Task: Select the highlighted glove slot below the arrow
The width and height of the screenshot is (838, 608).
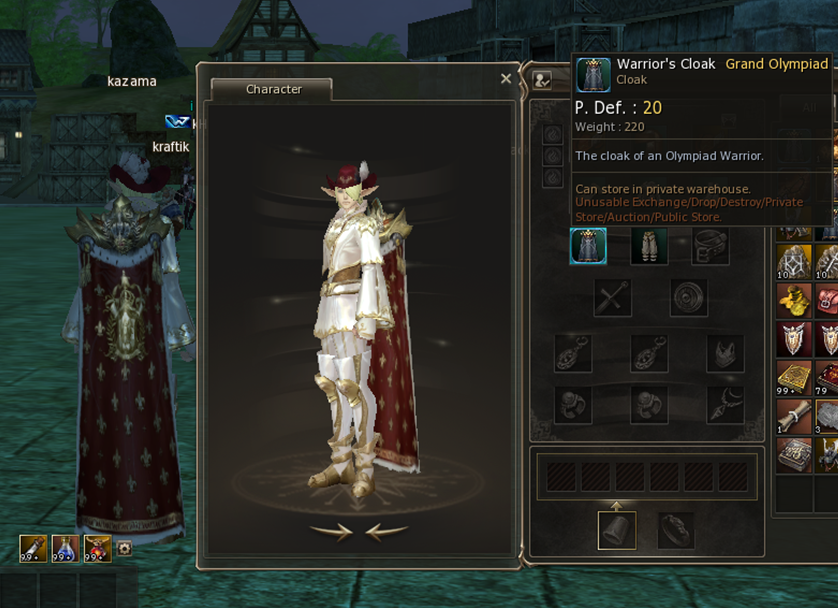Action: (x=617, y=530)
